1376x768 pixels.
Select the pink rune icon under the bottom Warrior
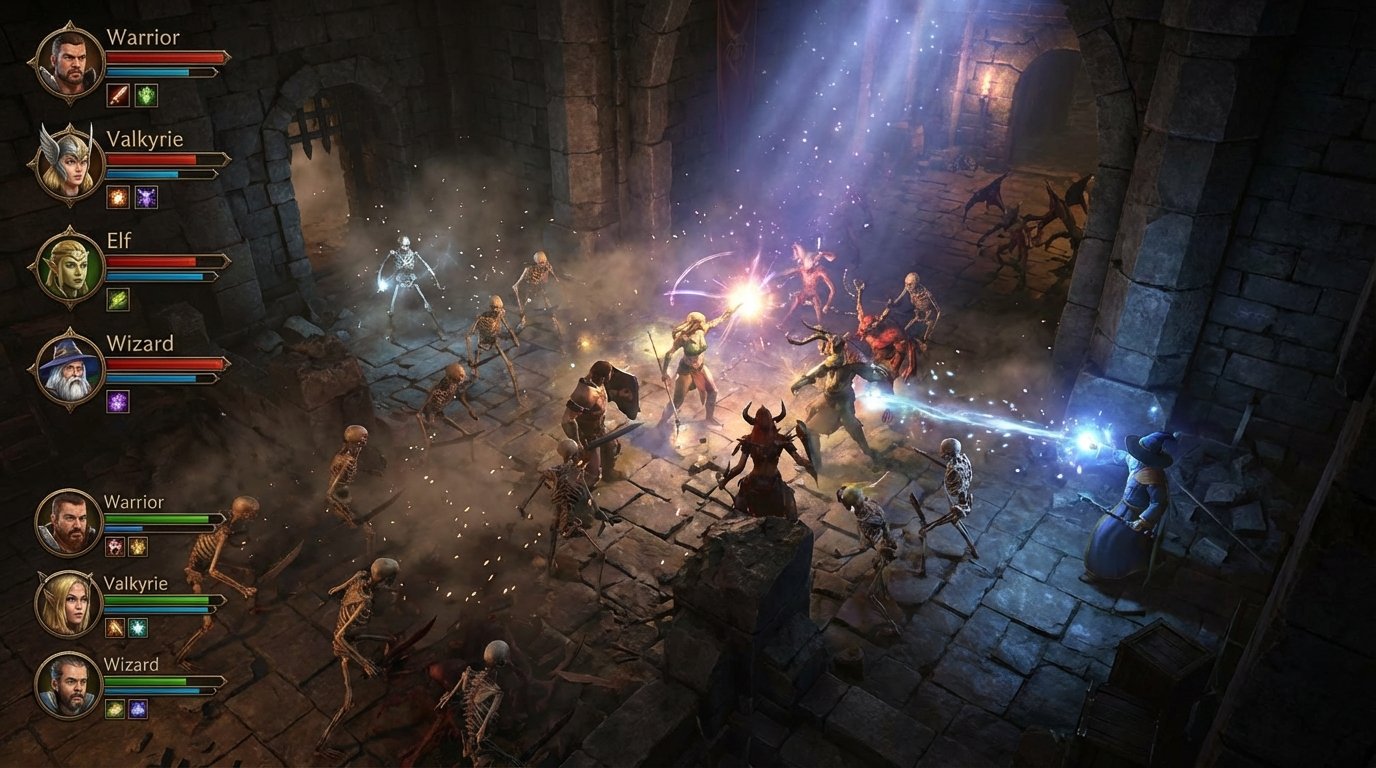point(113,547)
